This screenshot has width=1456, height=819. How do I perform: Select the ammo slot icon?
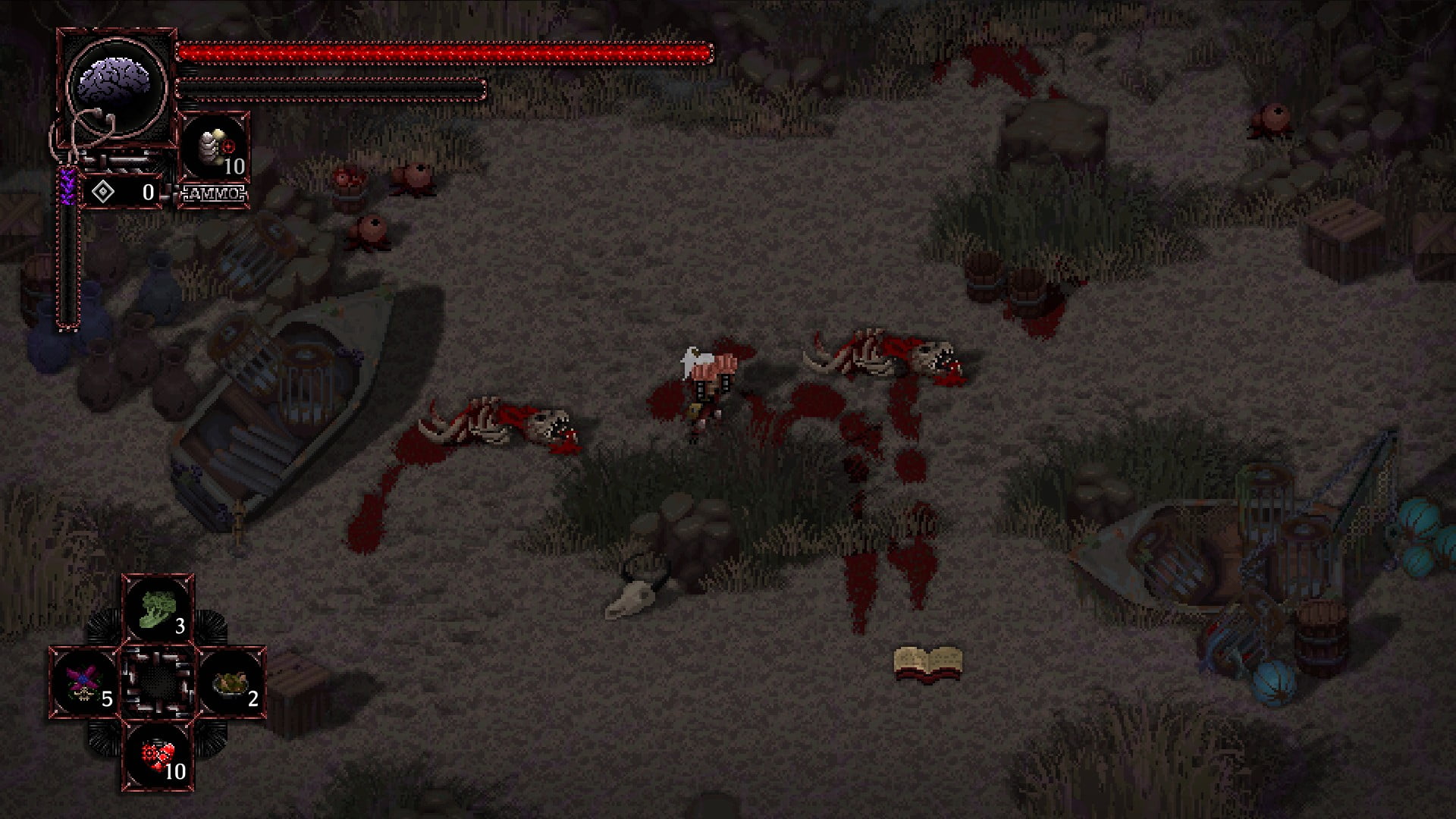pos(215,149)
